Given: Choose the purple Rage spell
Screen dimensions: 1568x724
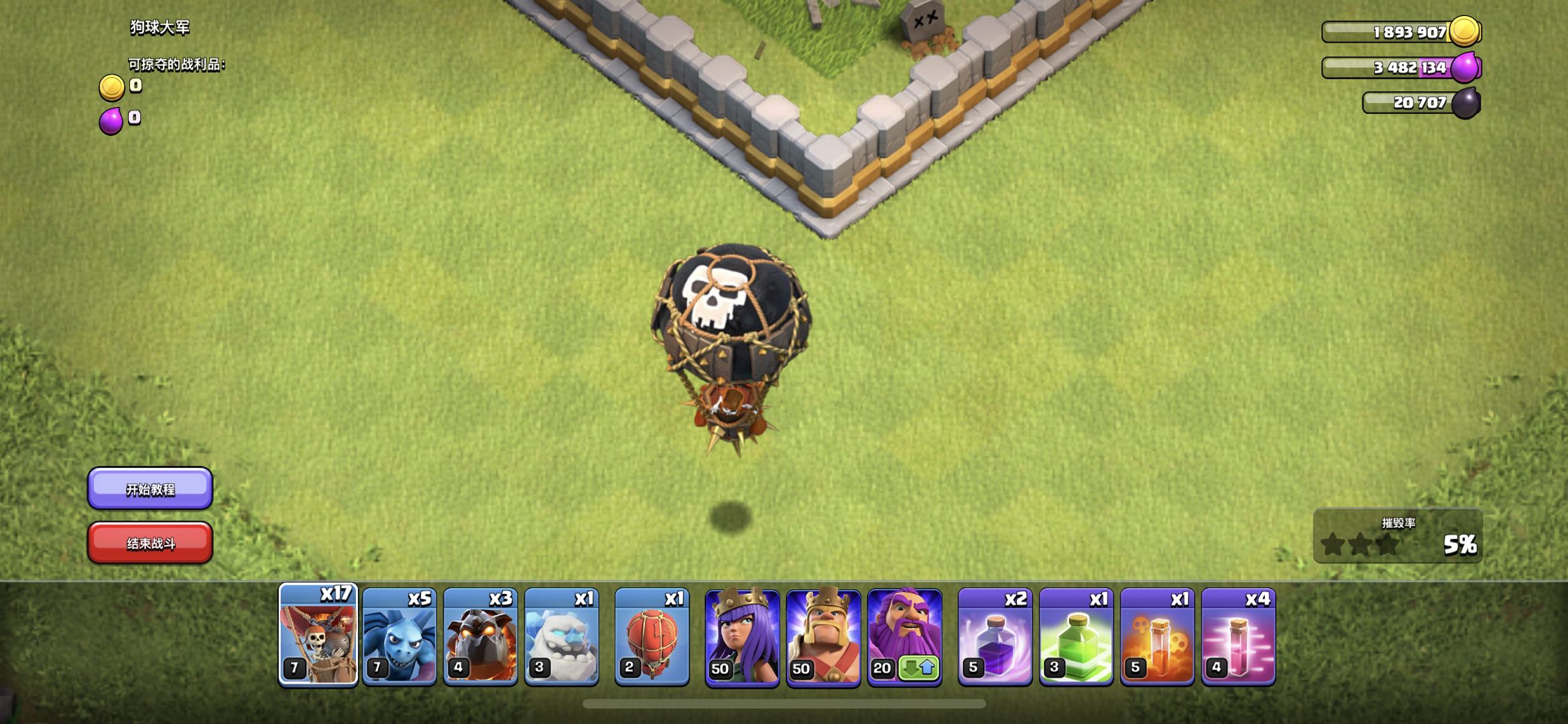Looking at the screenshot, I should coord(995,637).
